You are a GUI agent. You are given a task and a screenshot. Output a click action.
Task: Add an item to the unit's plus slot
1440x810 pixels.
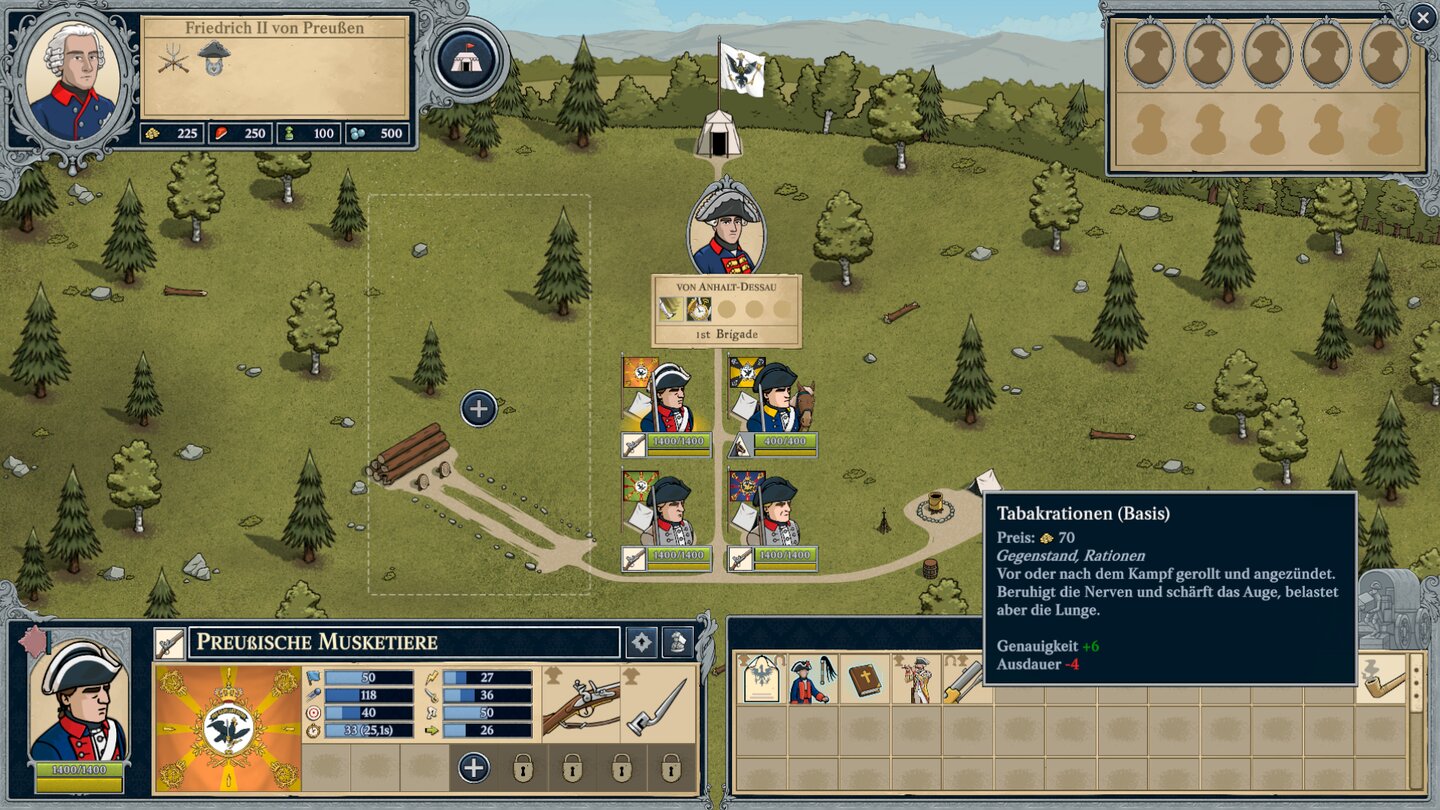474,768
